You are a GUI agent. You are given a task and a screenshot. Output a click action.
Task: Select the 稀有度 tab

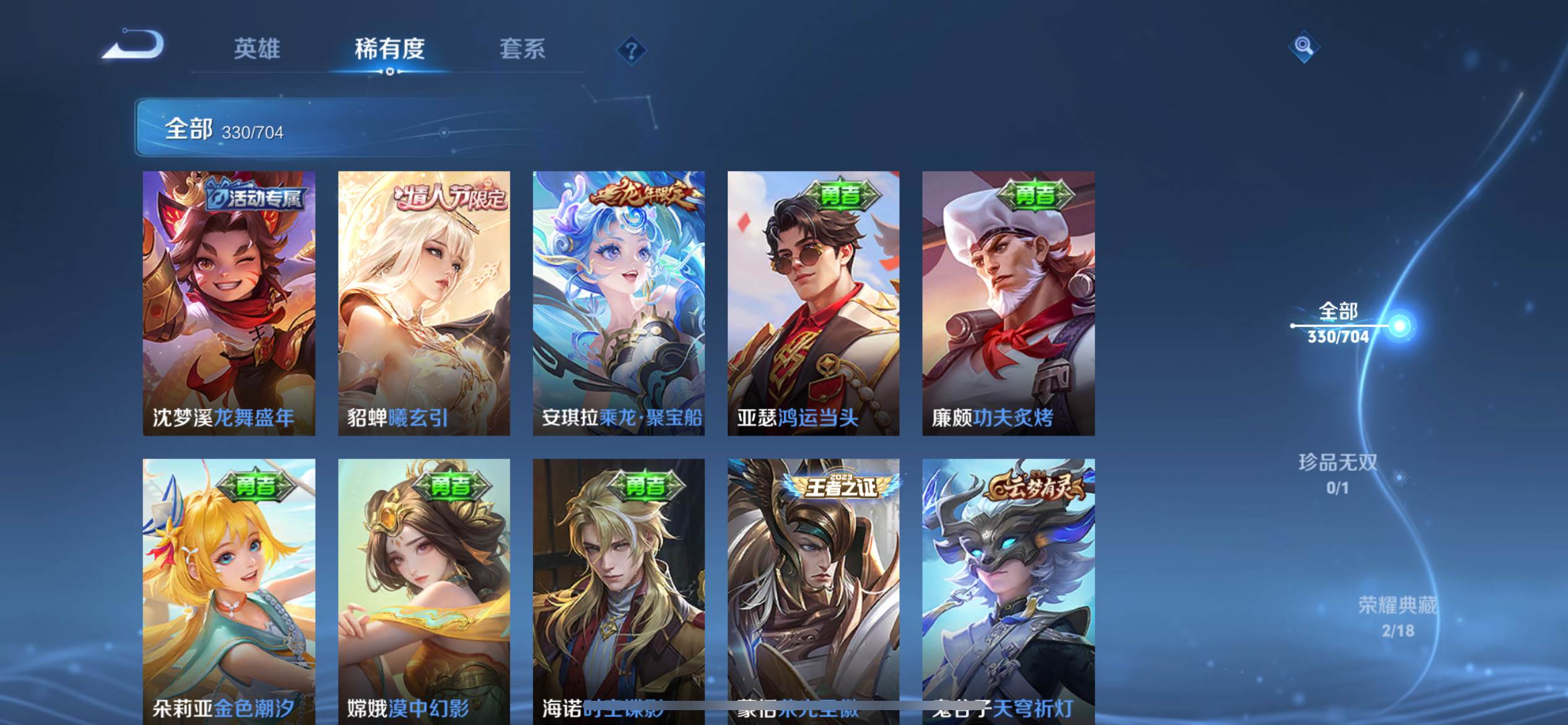coord(390,48)
